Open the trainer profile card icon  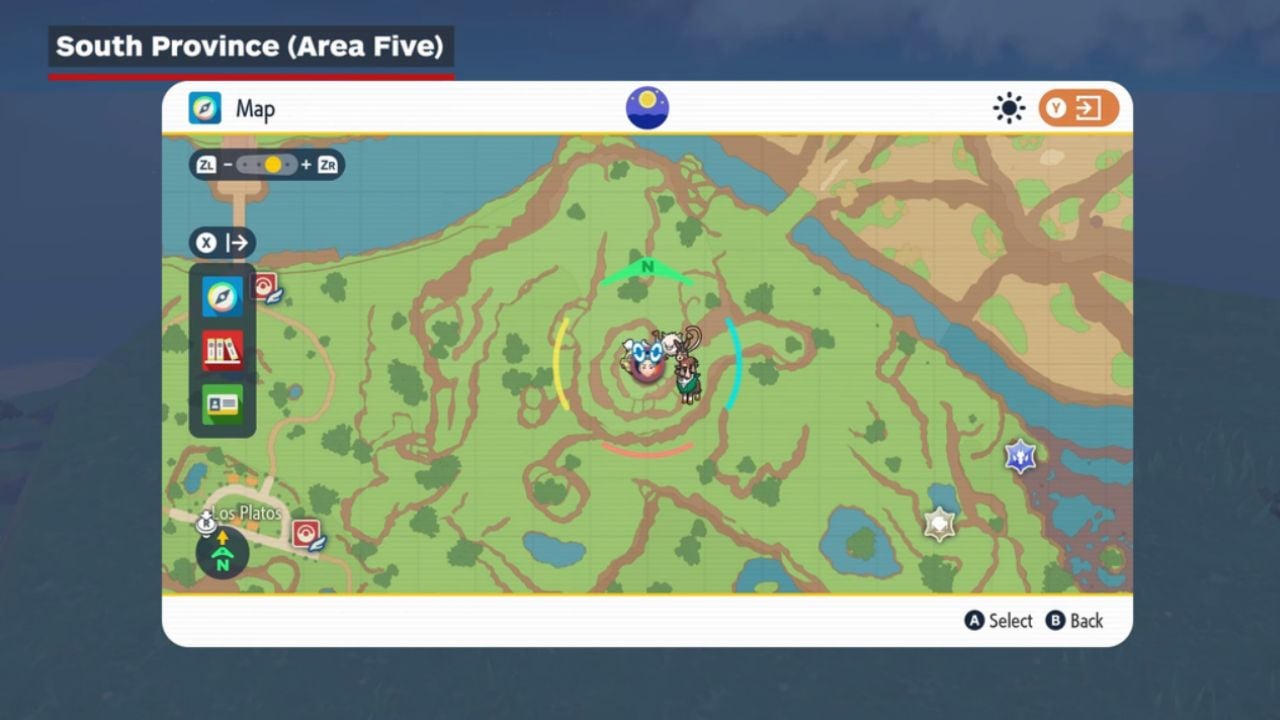click(x=222, y=404)
